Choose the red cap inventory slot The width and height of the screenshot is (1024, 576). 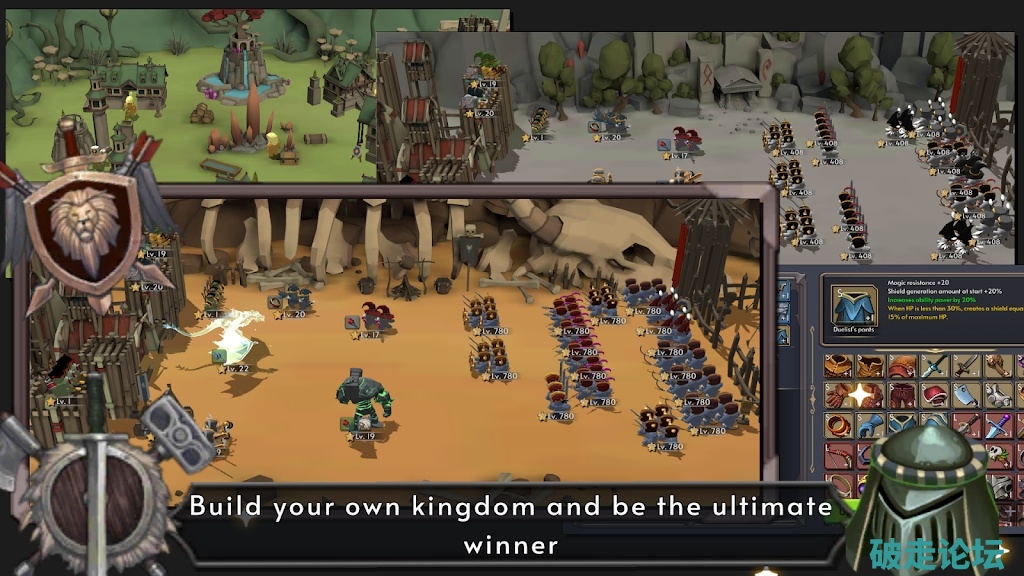935,395
